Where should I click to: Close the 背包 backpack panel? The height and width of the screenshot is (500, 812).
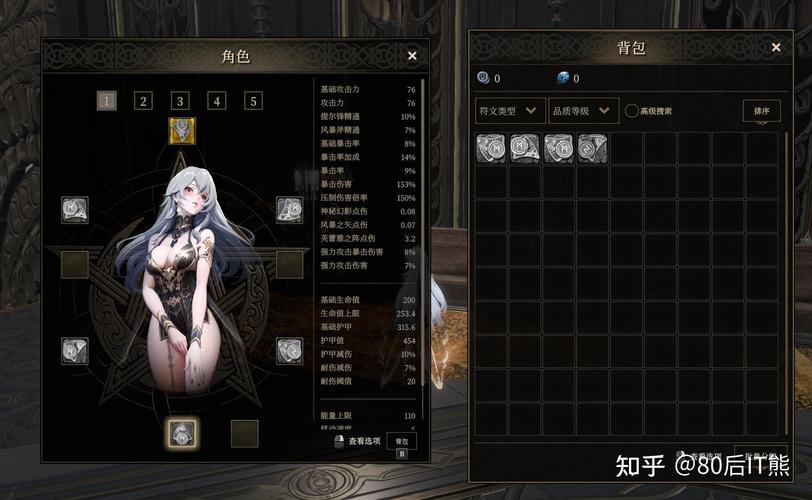coord(775,47)
